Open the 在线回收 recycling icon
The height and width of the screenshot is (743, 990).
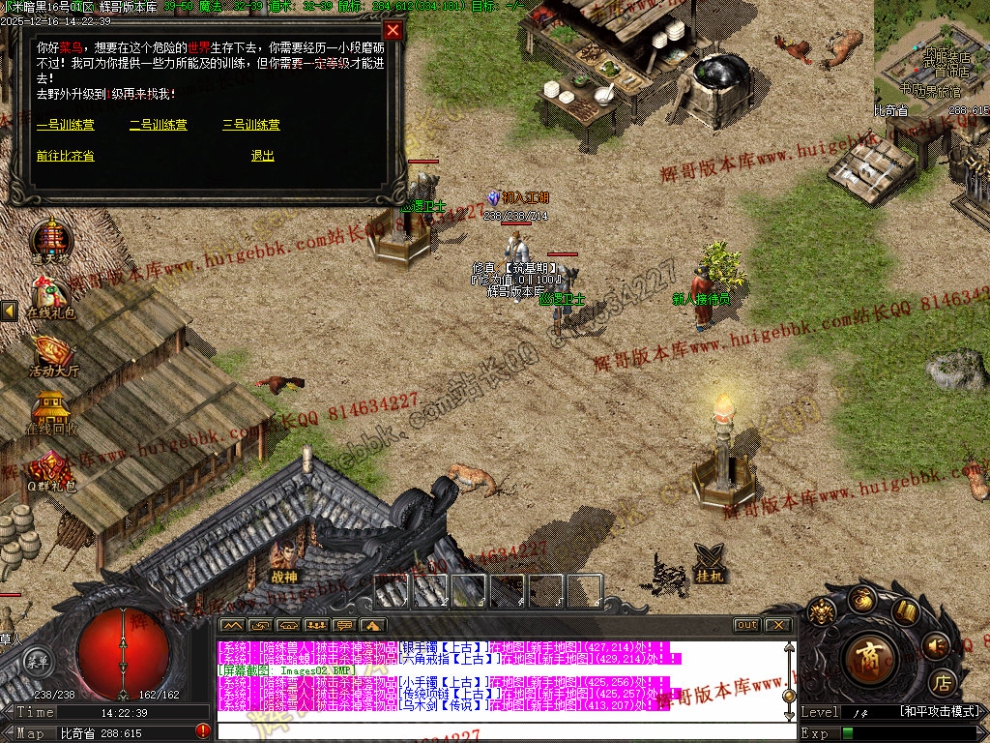(x=50, y=410)
